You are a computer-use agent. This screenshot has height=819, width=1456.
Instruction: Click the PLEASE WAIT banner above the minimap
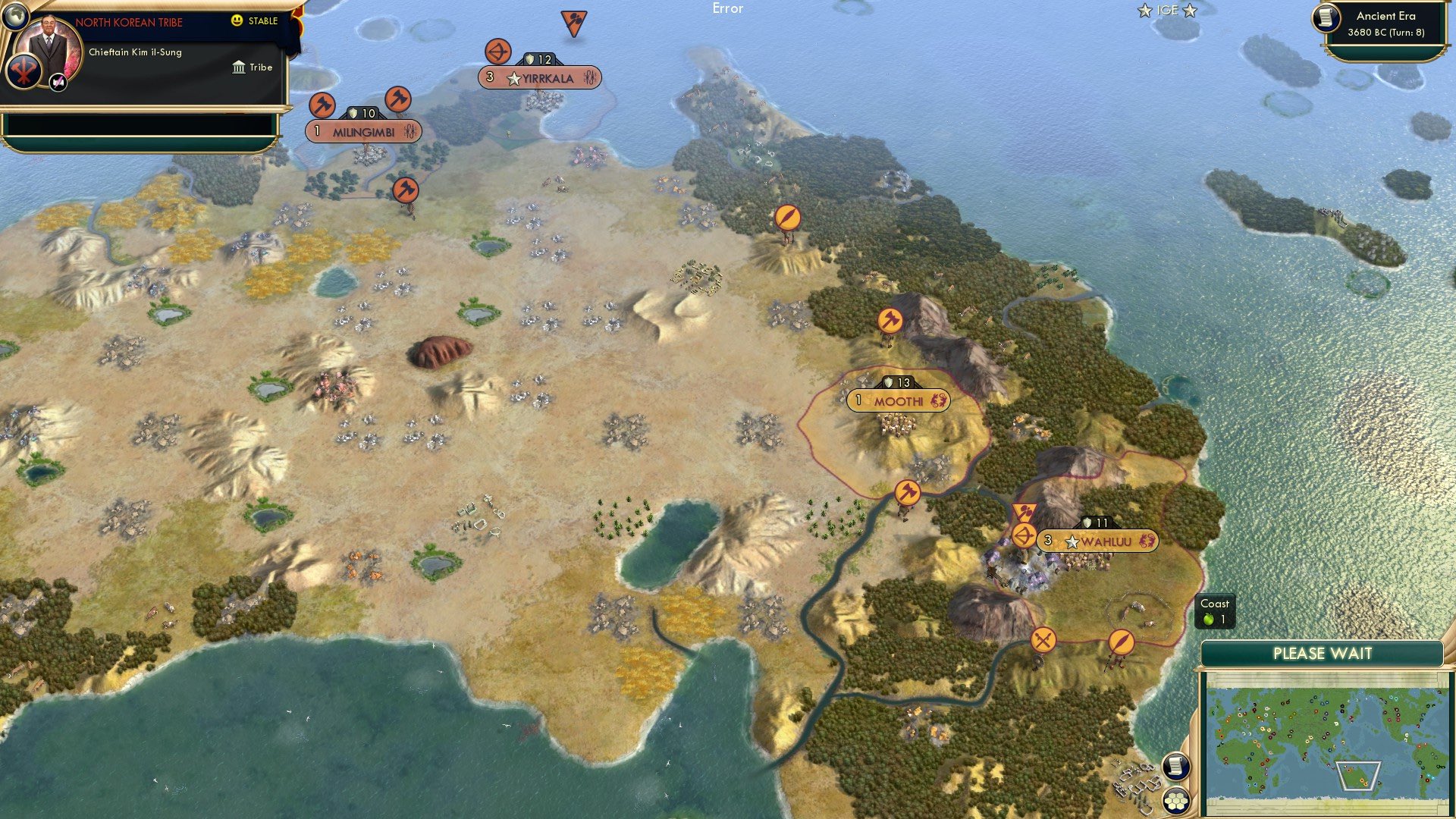pyautogui.click(x=1325, y=653)
